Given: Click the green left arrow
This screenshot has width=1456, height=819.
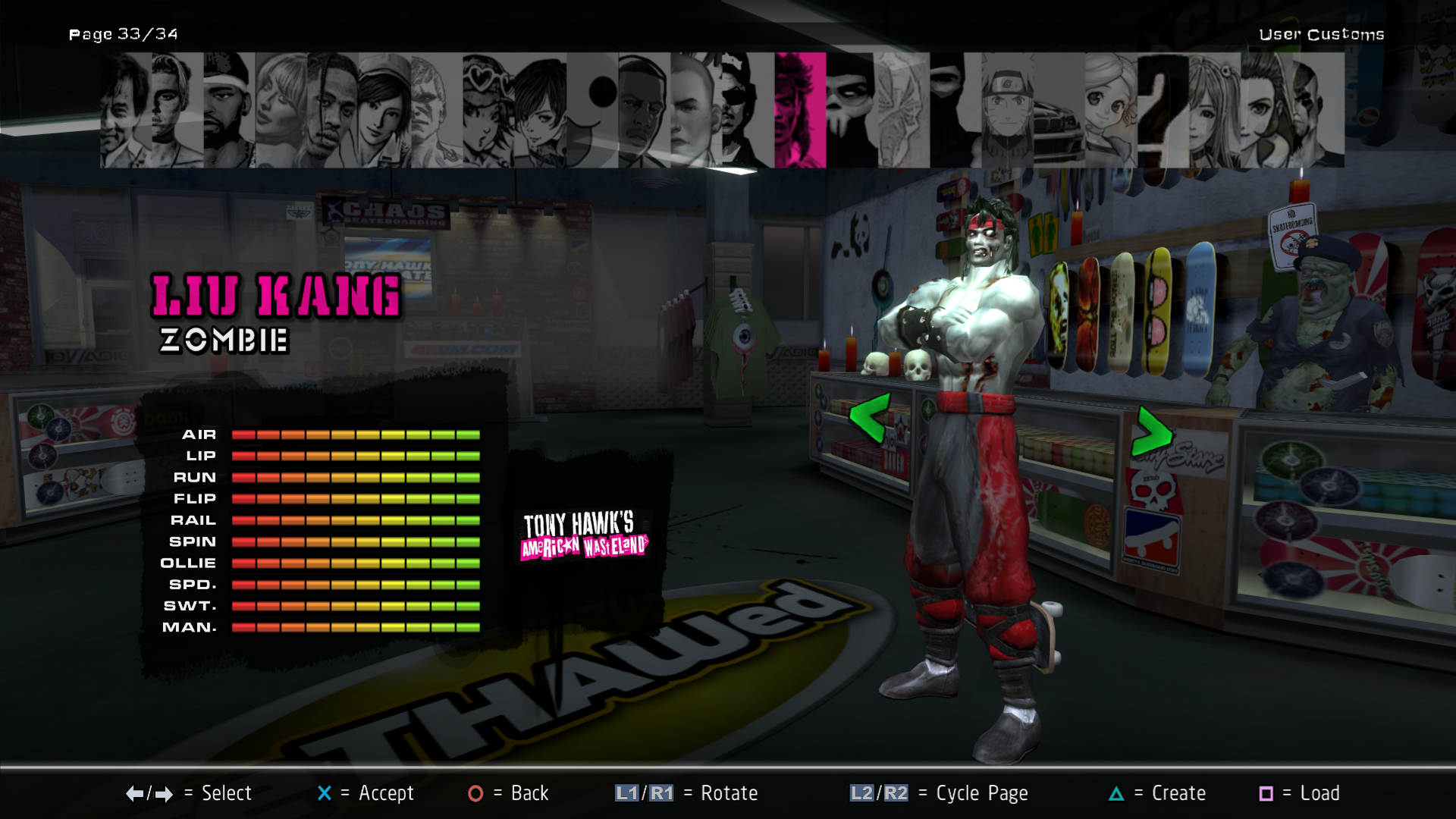Looking at the screenshot, I should click(x=869, y=417).
